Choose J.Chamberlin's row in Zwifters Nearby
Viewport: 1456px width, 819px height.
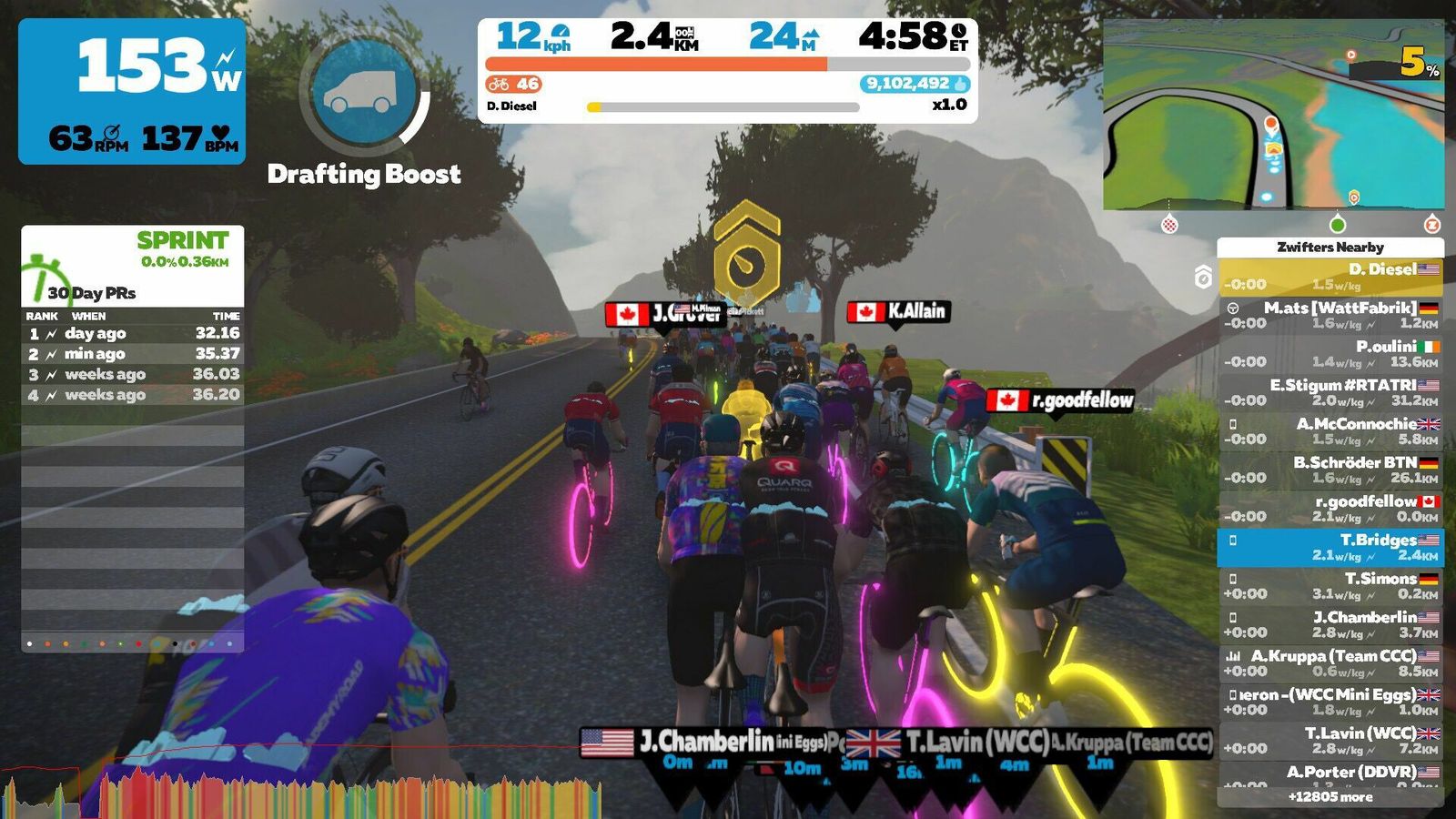pyautogui.click(x=1330, y=624)
